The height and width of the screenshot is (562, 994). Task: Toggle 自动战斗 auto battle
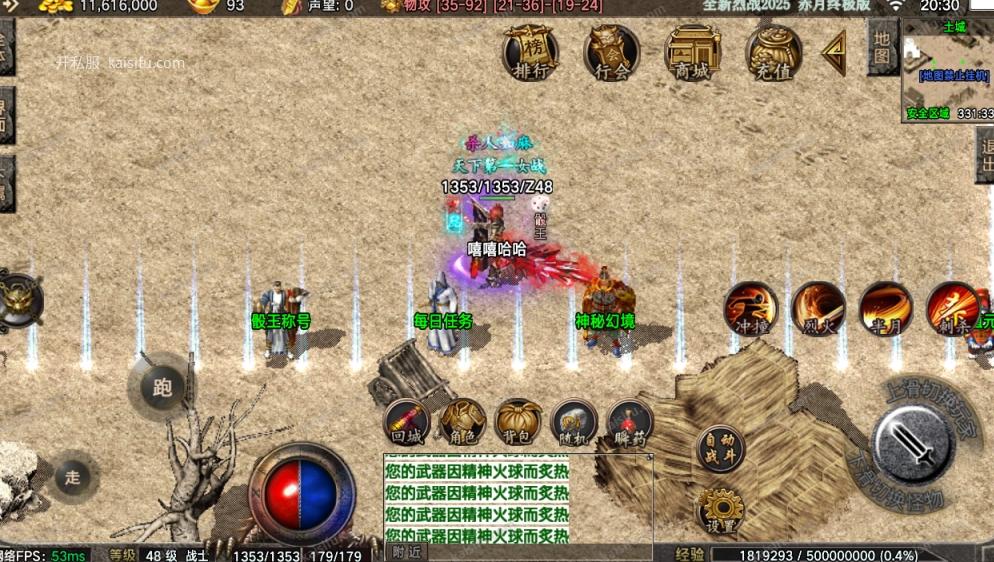pyautogui.click(x=720, y=449)
